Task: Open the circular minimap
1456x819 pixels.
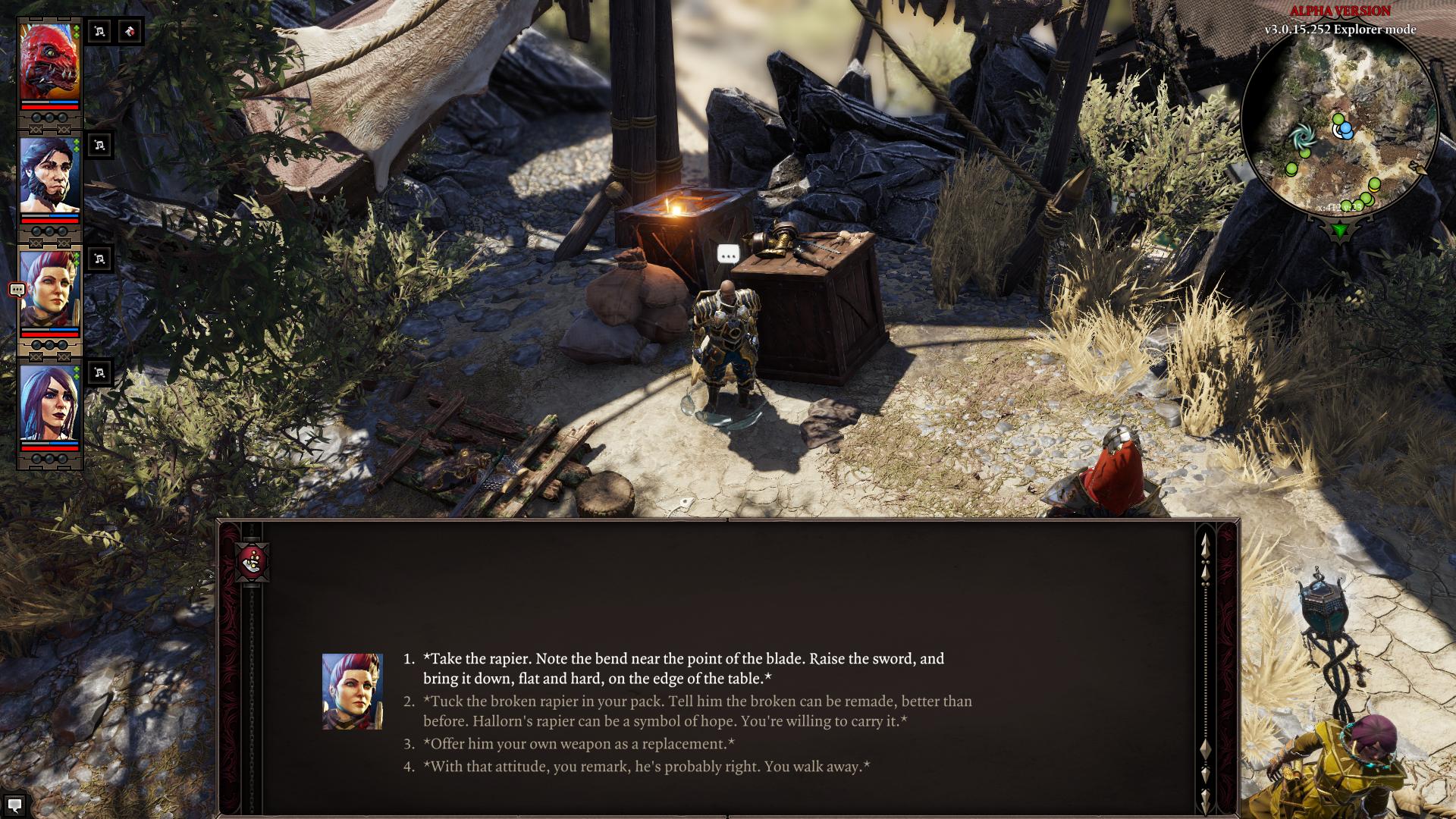Action: pos(1339,123)
